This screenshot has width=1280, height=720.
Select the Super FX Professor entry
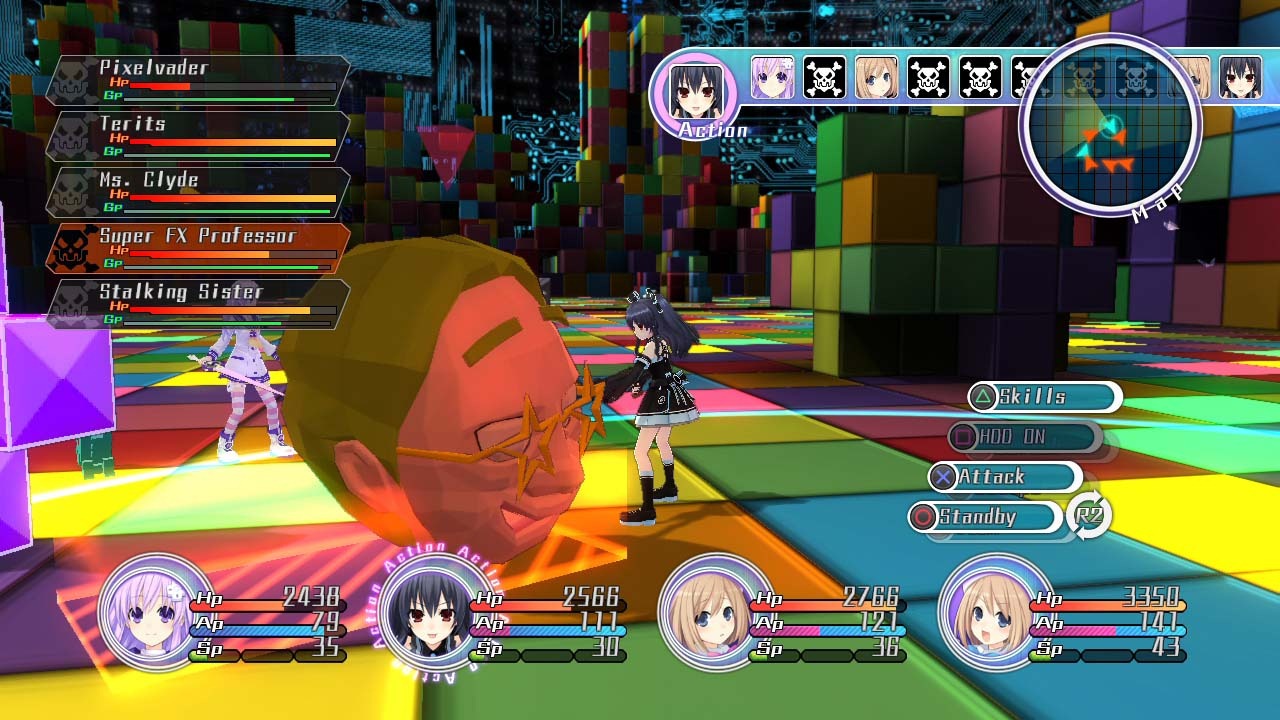click(198, 248)
